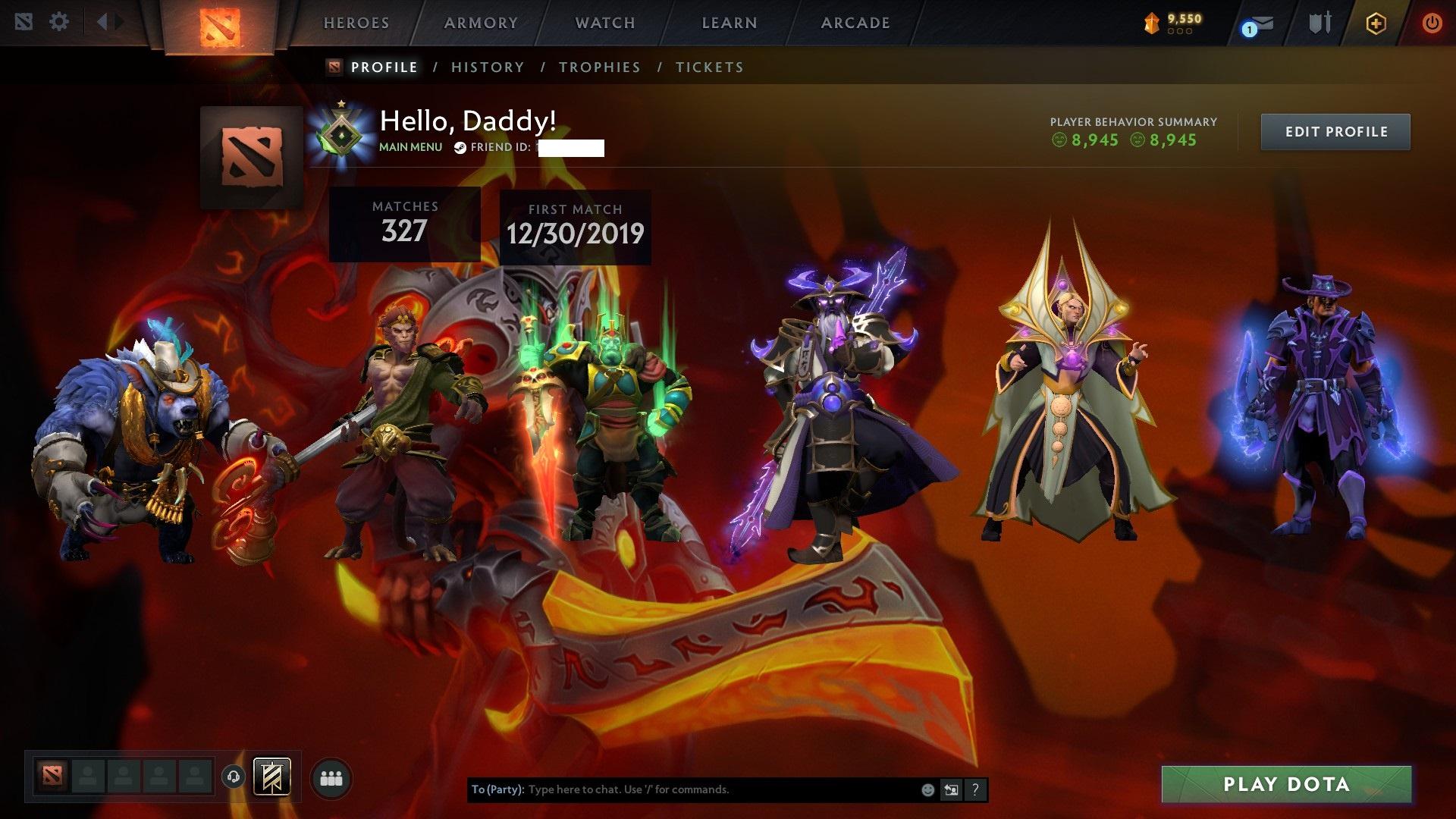Click the power button to exit Dota
This screenshot has height=819, width=1456.
(1432, 23)
